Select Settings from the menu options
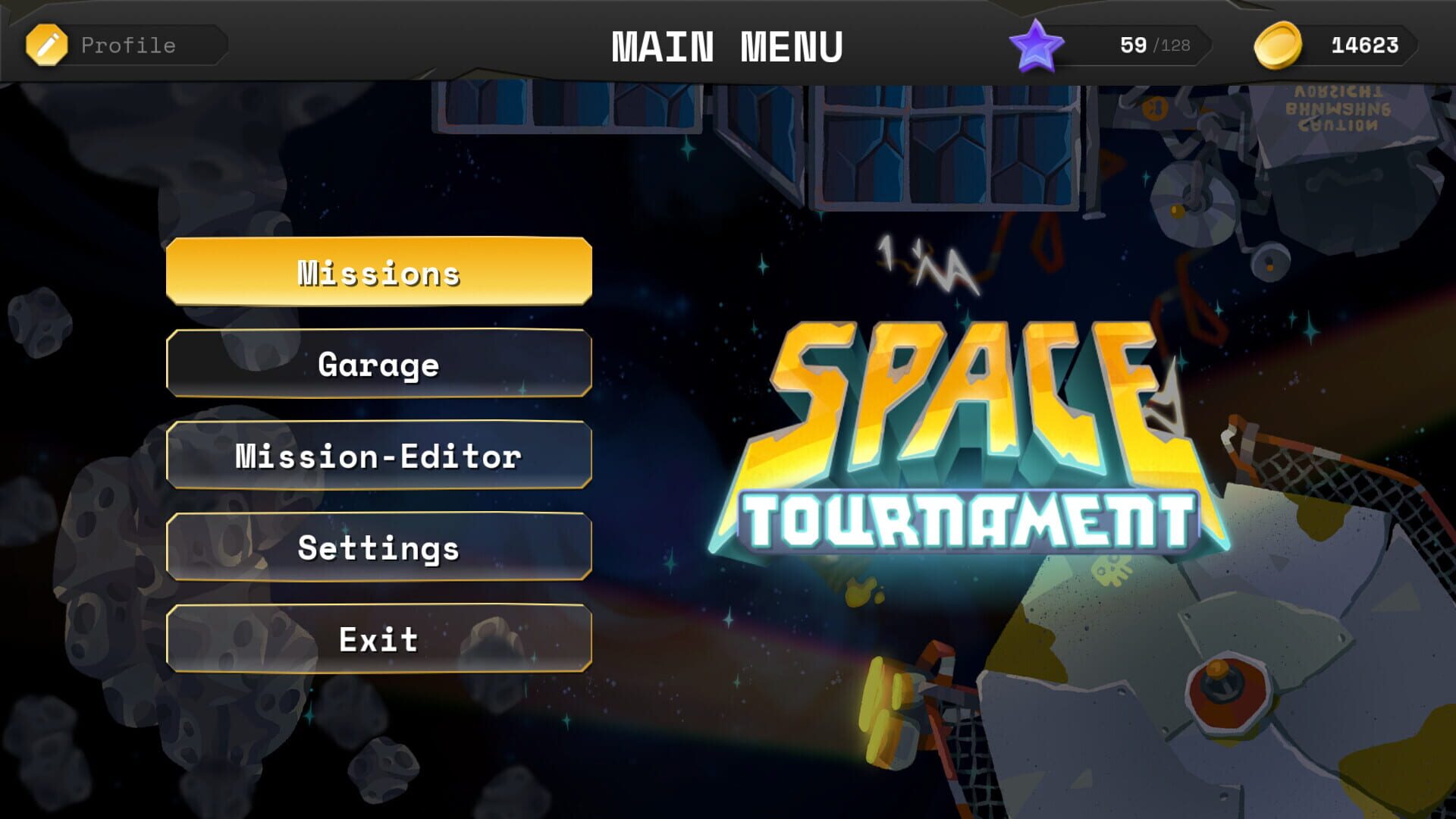This screenshot has height=819, width=1456. click(378, 547)
